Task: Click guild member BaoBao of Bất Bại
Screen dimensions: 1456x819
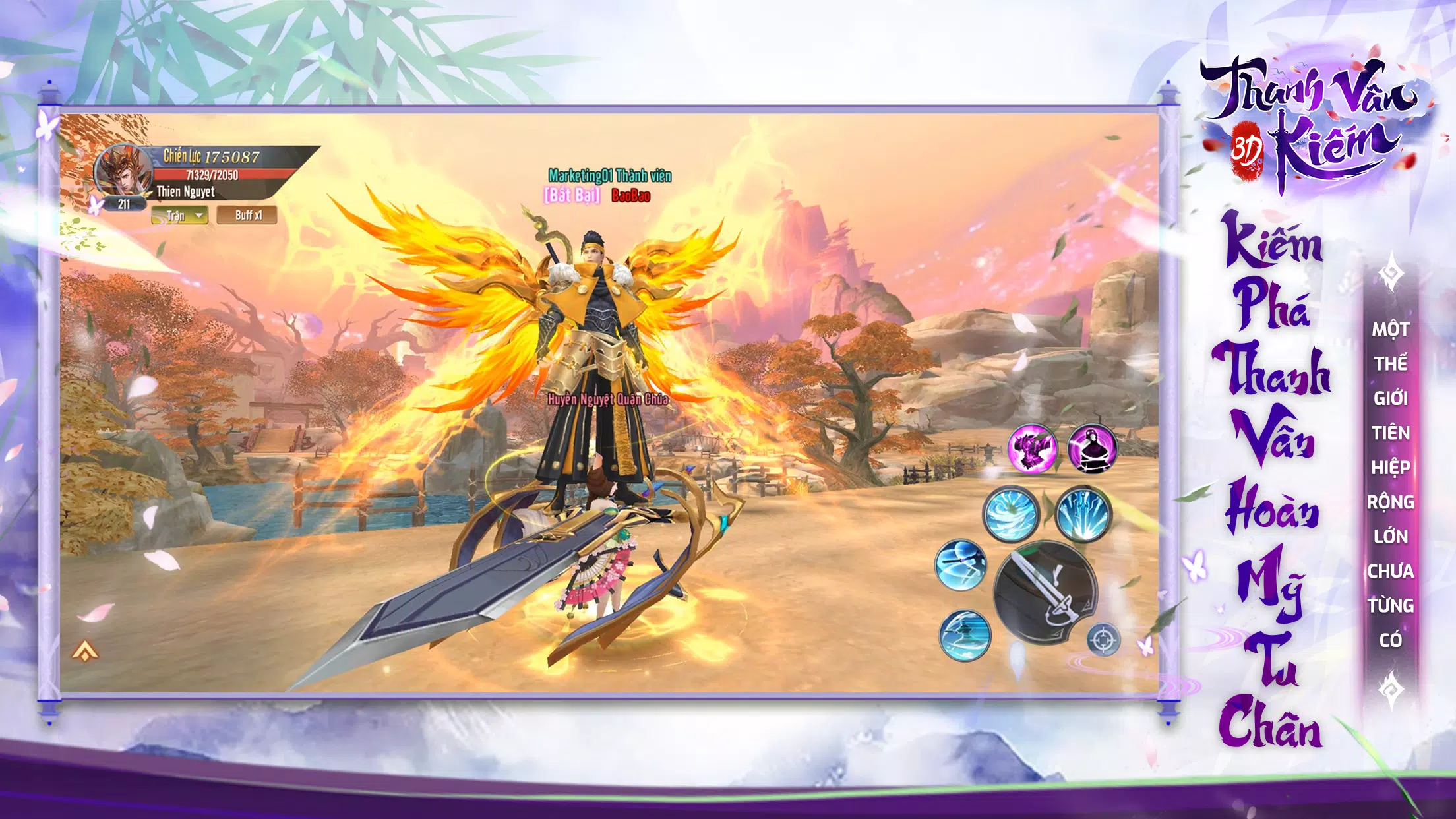Action: 630,195
